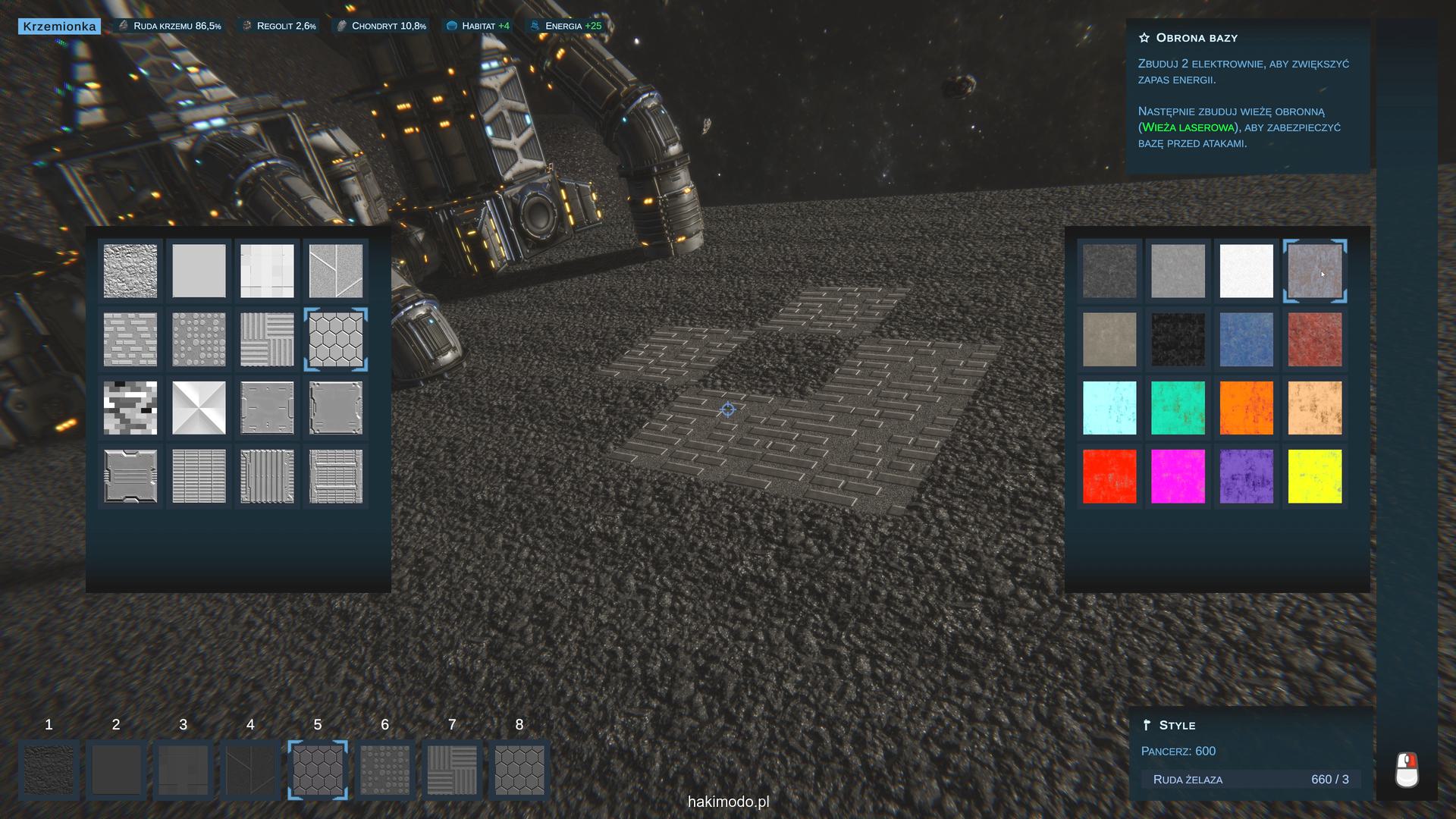1456x819 pixels.
Task: Choose the brick pattern texture tile
Action: (130, 340)
